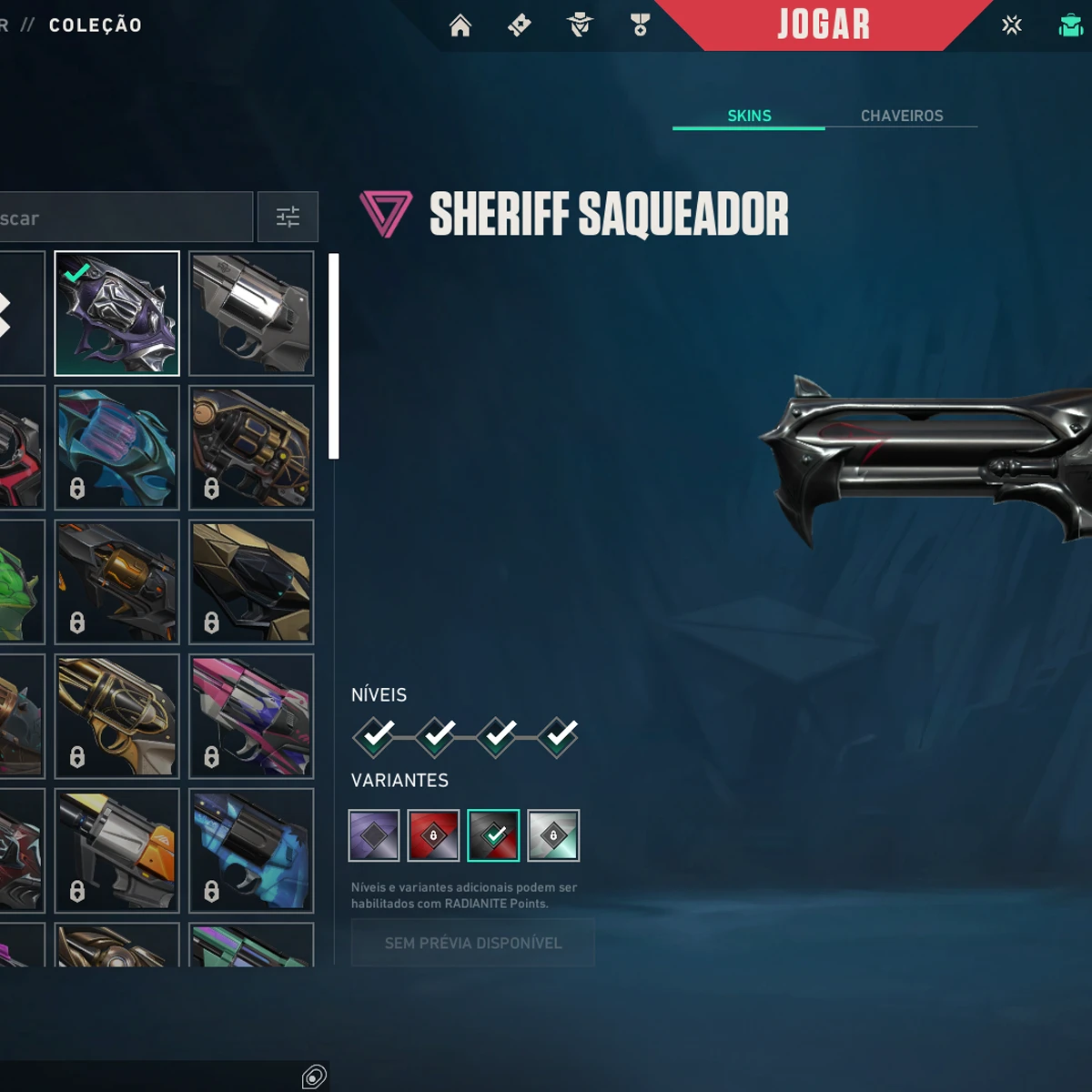Select the teal and pink Sheriff skin
The width and height of the screenshot is (1092, 1092).
coord(117,448)
